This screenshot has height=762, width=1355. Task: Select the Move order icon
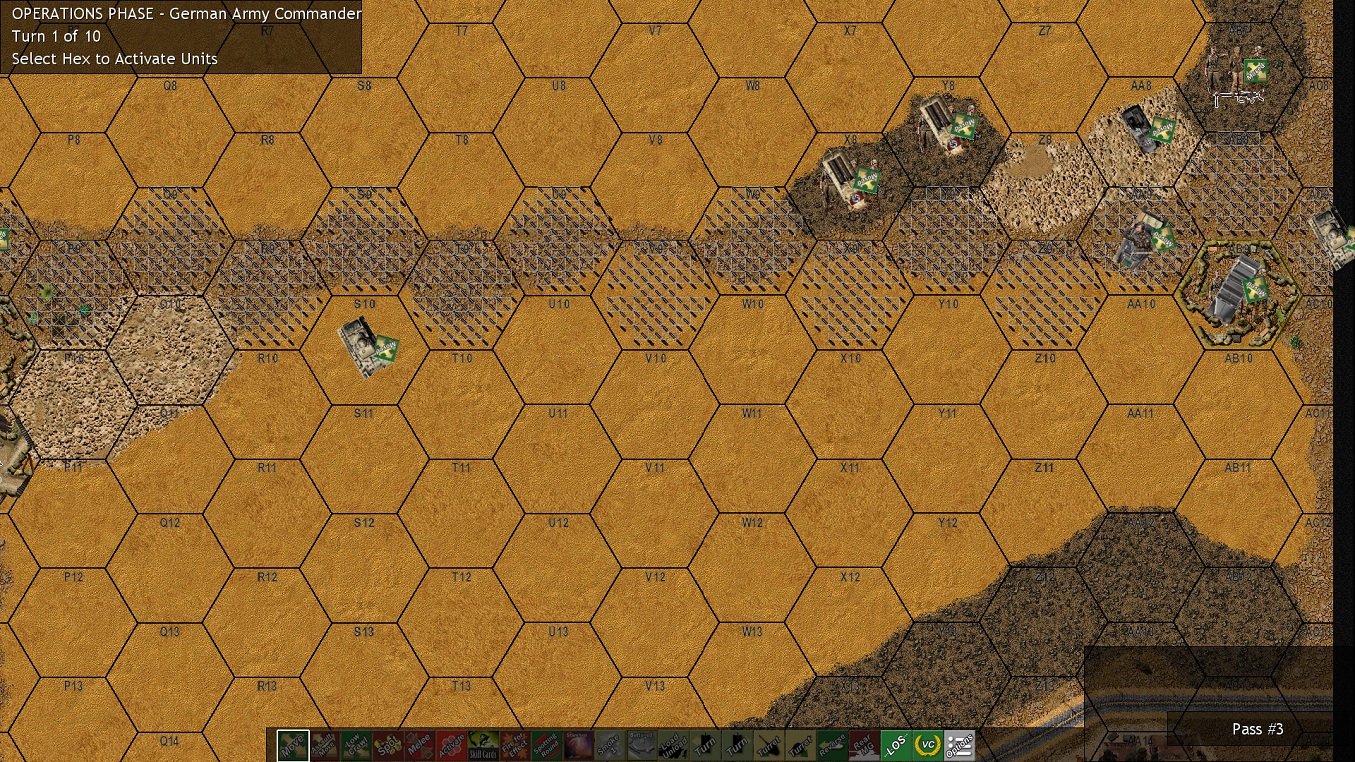[291, 744]
